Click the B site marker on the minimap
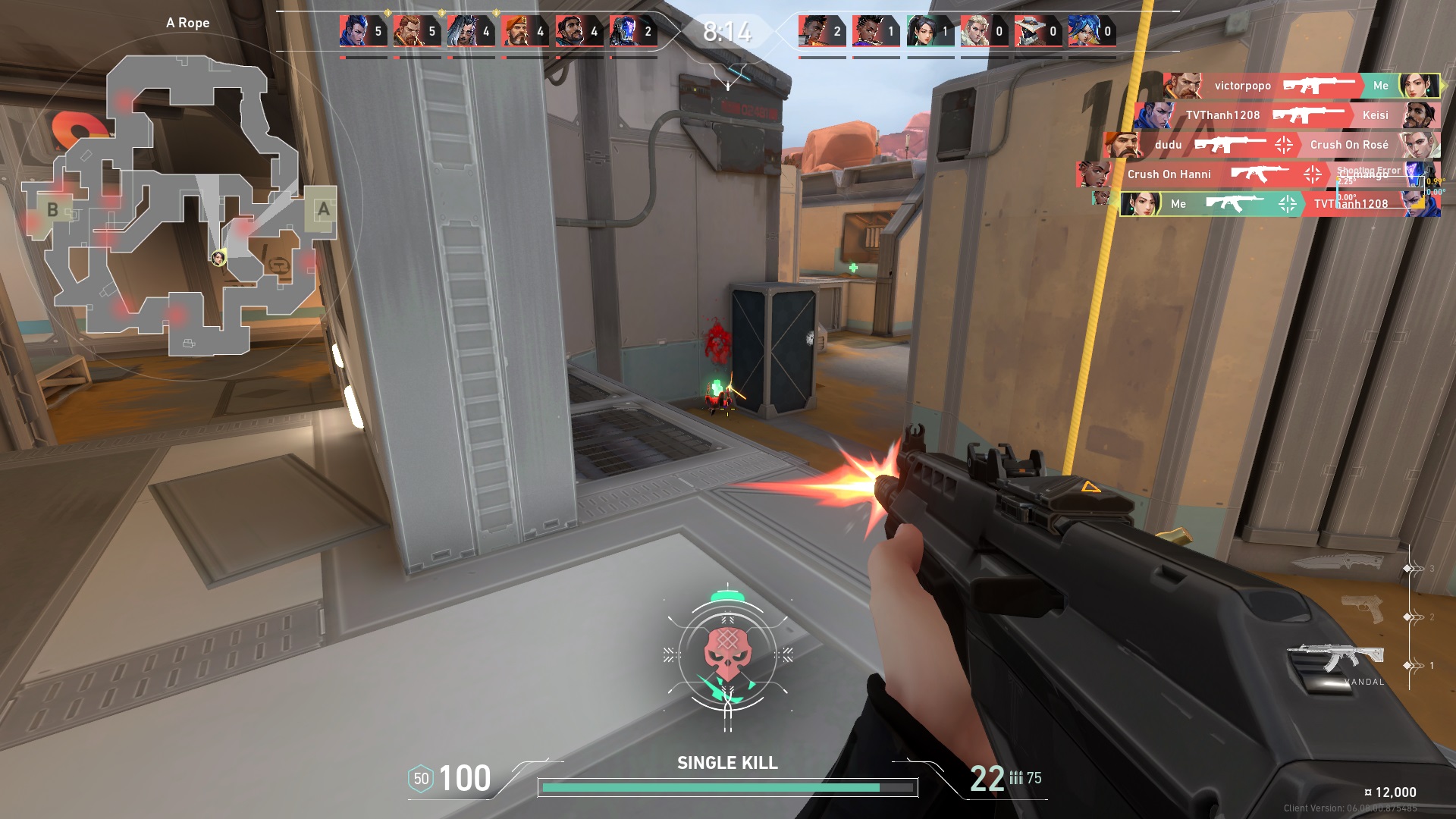Viewport: 1456px width, 819px height. coord(52,210)
